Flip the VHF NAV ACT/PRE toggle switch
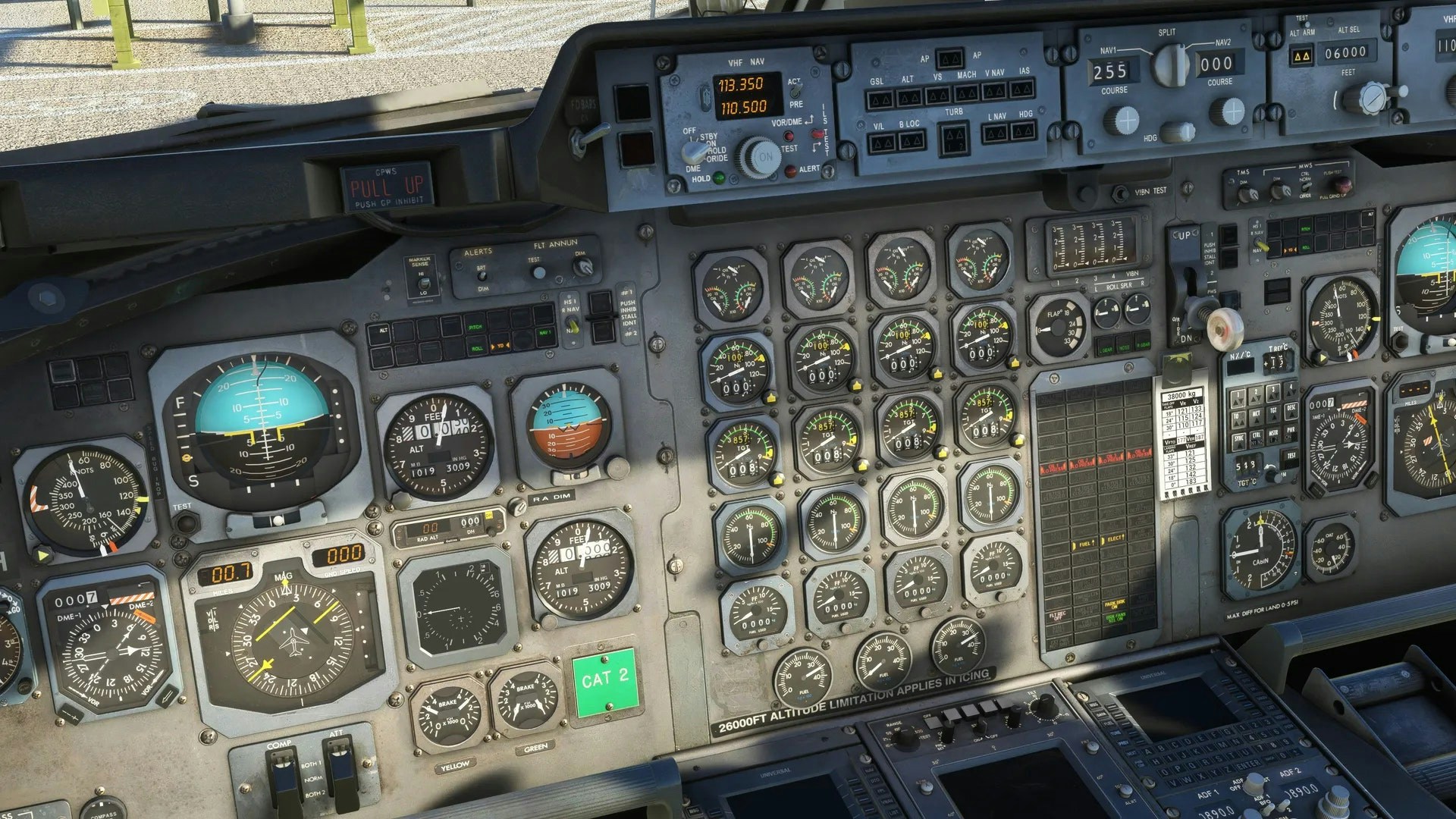This screenshot has height=819, width=1456. (x=794, y=93)
